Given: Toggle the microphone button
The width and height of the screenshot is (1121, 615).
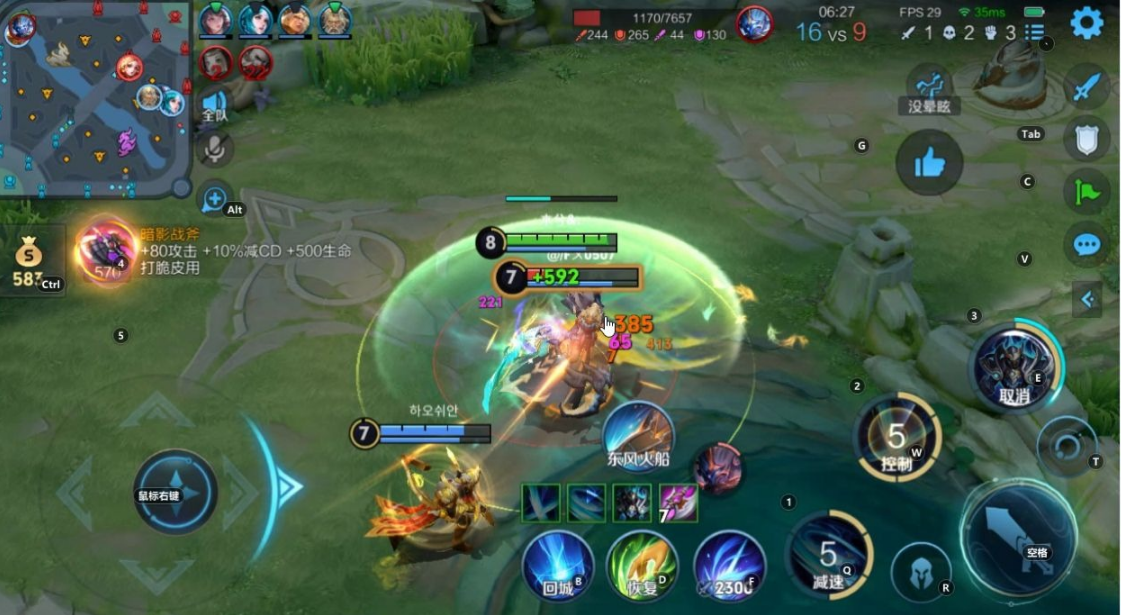Looking at the screenshot, I should (214, 150).
